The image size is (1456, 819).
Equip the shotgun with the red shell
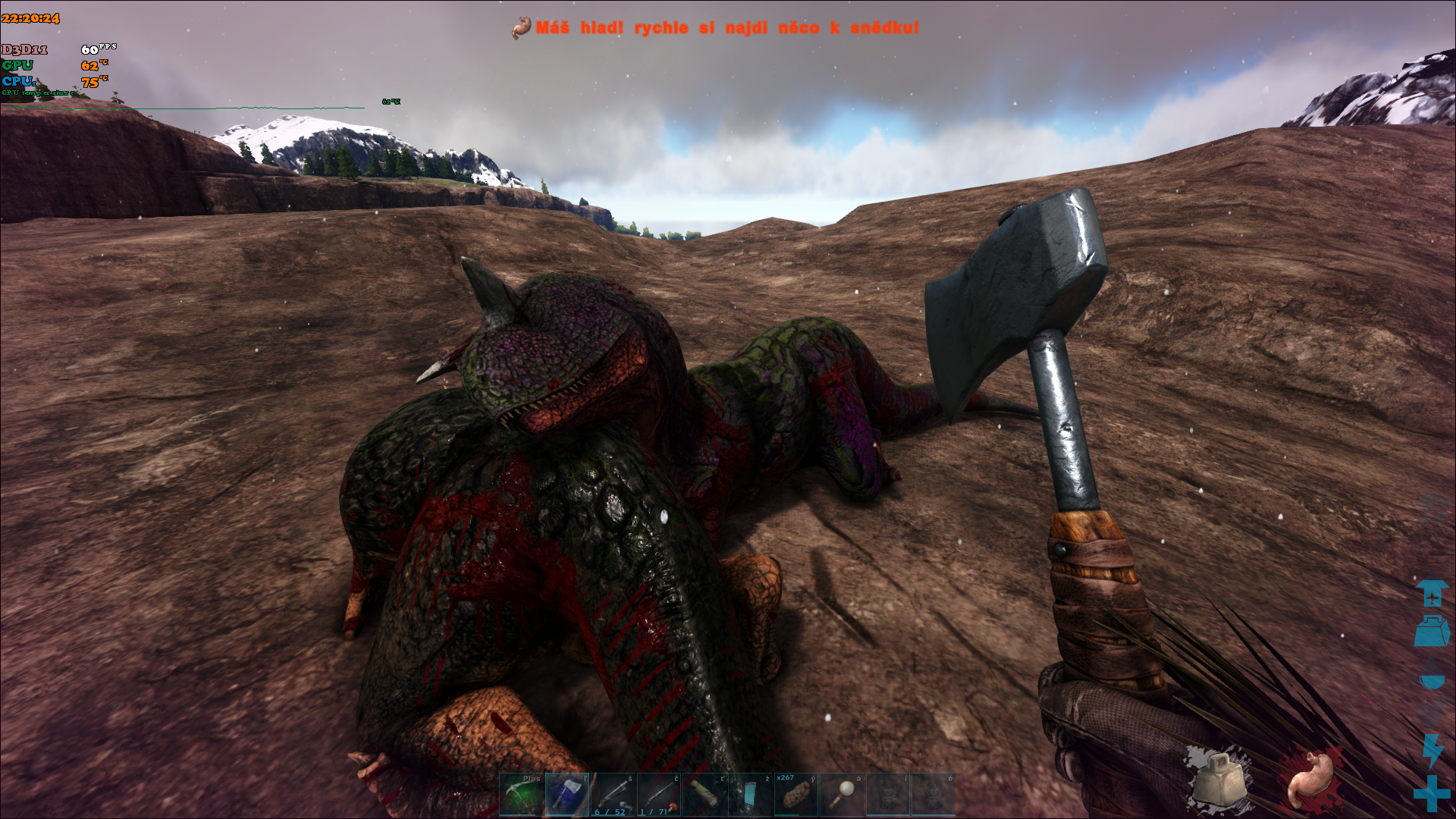[x=658, y=795]
